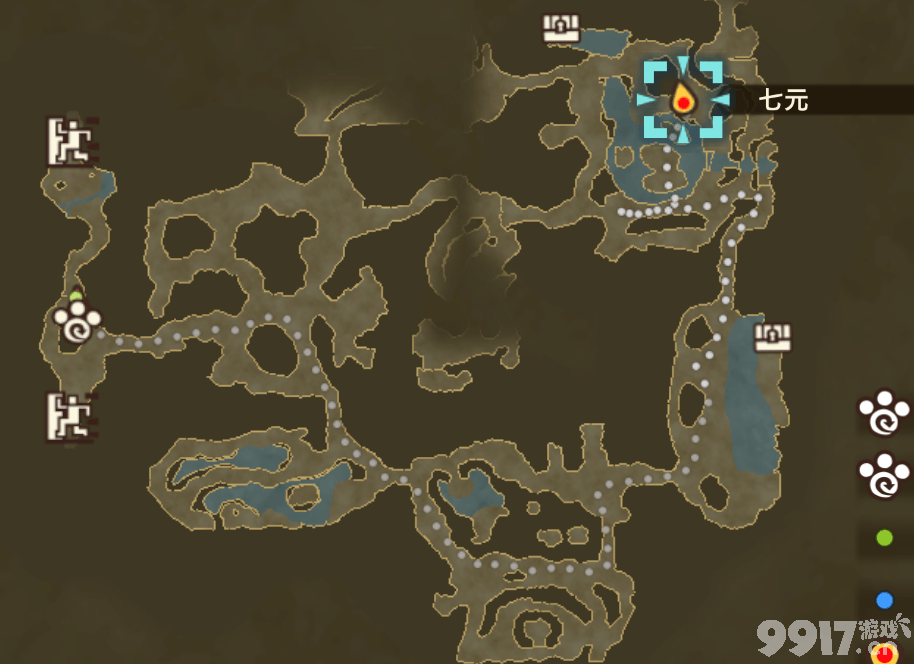Click the 七元 name label
The width and height of the screenshot is (914, 664).
[783, 100]
